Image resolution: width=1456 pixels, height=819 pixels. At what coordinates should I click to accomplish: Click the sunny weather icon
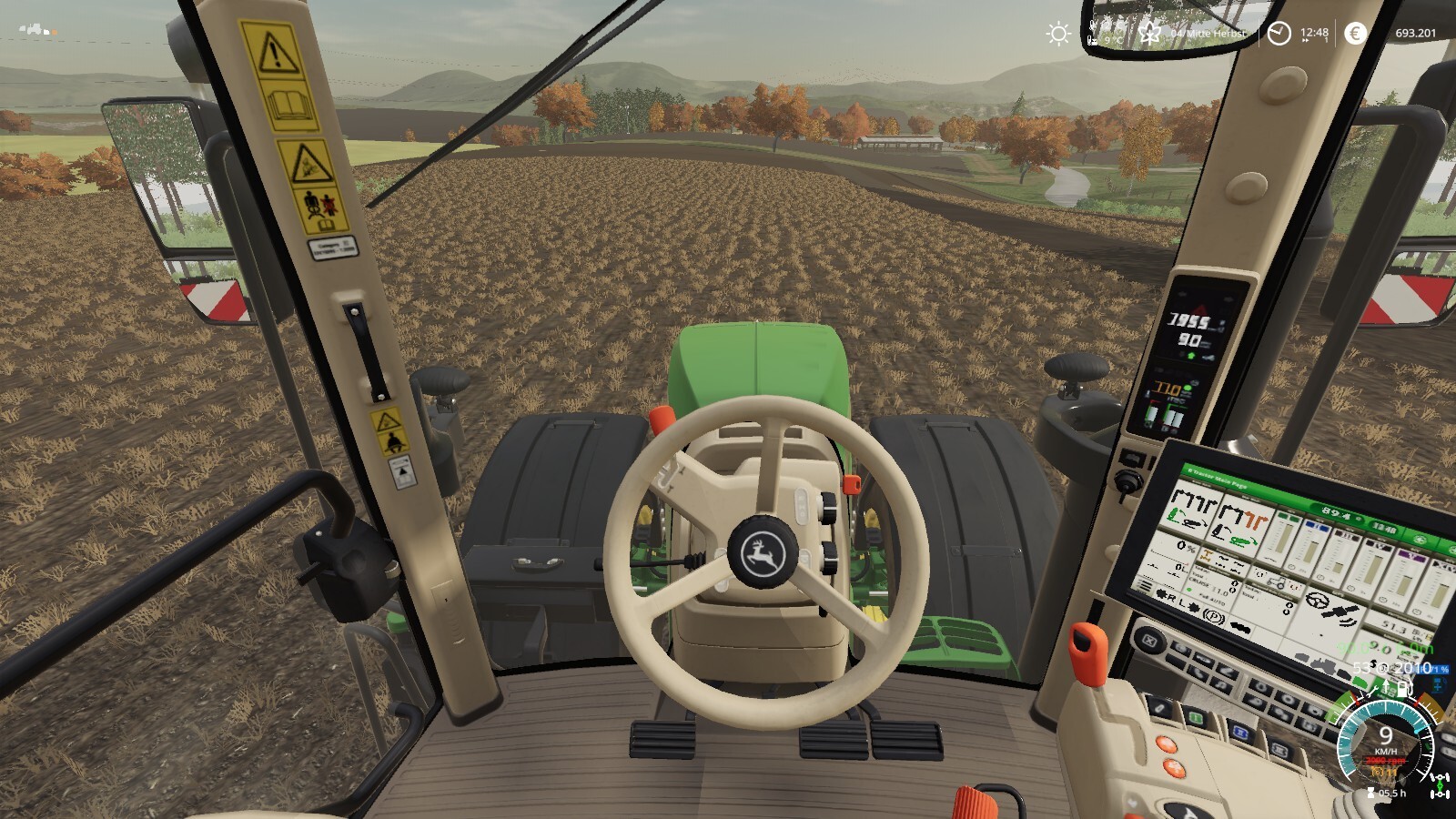coord(1057,34)
